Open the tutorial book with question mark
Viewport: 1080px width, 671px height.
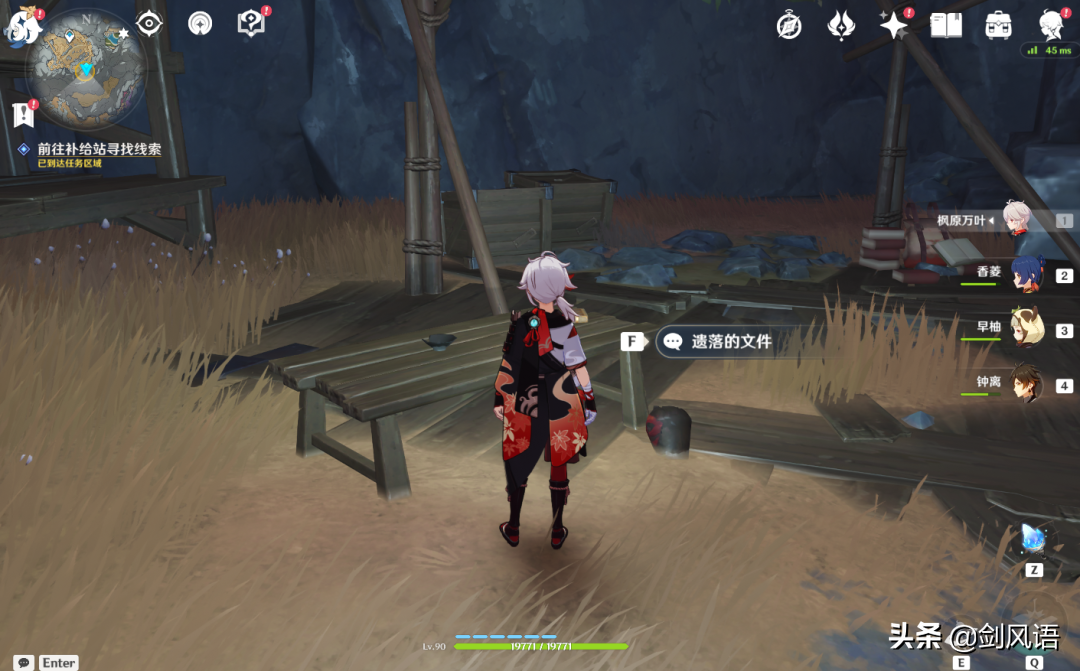click(250, 23)
